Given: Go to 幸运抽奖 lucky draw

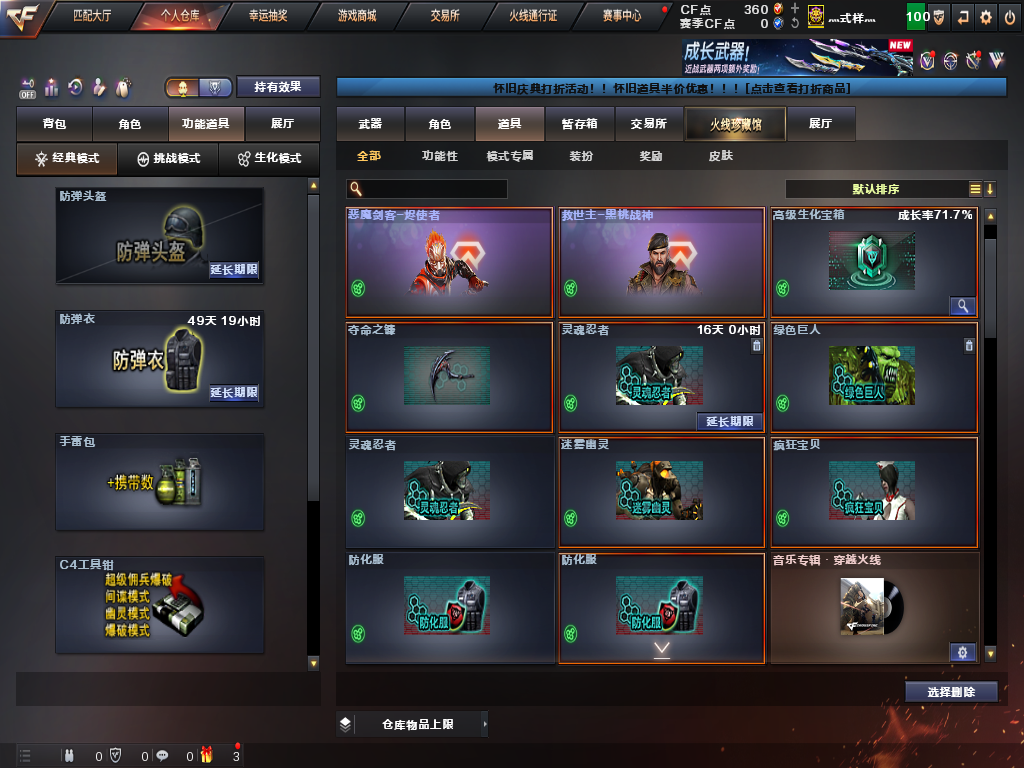Looking at the screenshot, I should click(269, 16).
